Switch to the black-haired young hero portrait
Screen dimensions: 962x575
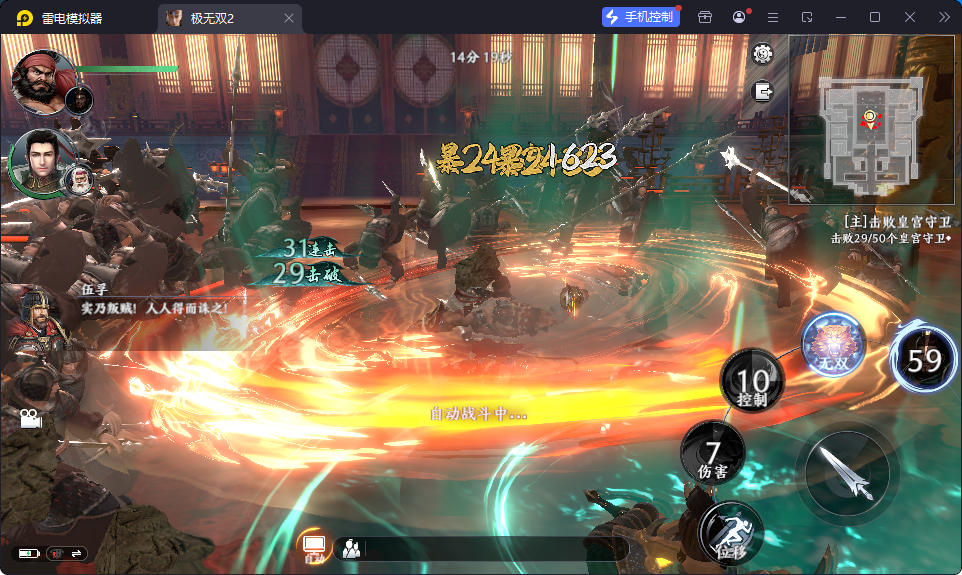click(x=39, y=159)
